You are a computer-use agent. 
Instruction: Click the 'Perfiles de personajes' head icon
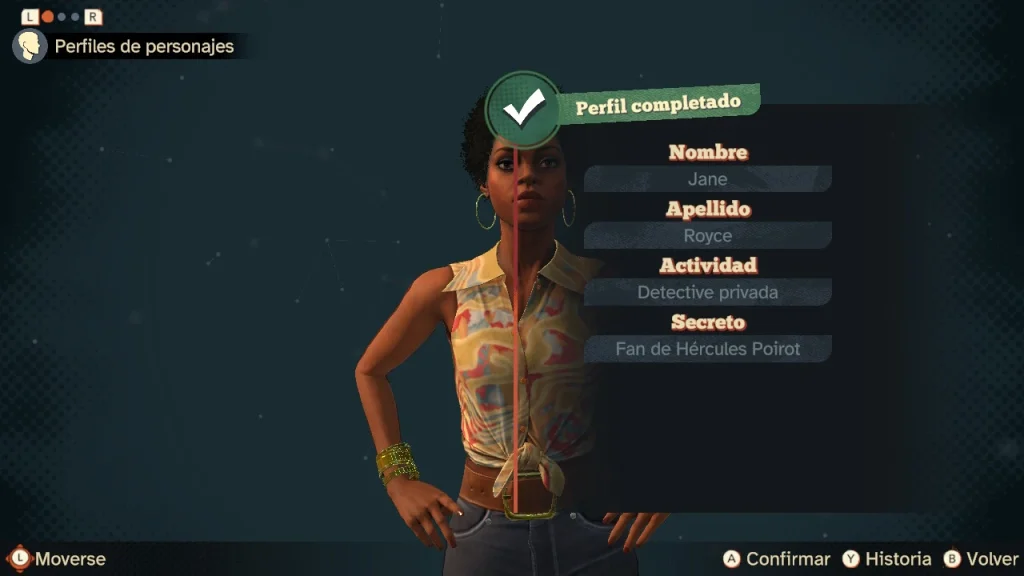pos(29,46)
